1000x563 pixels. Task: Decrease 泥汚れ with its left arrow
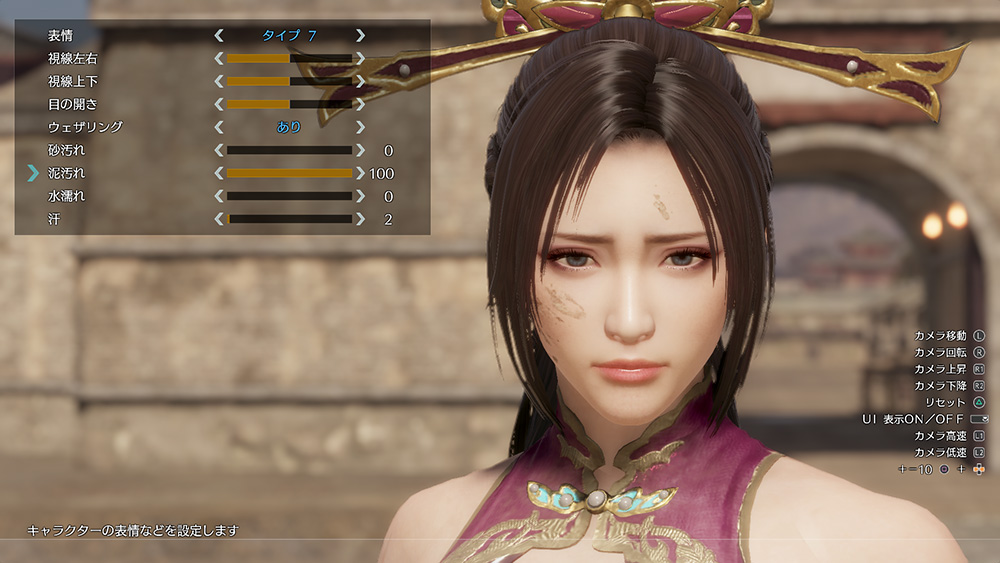219,173
